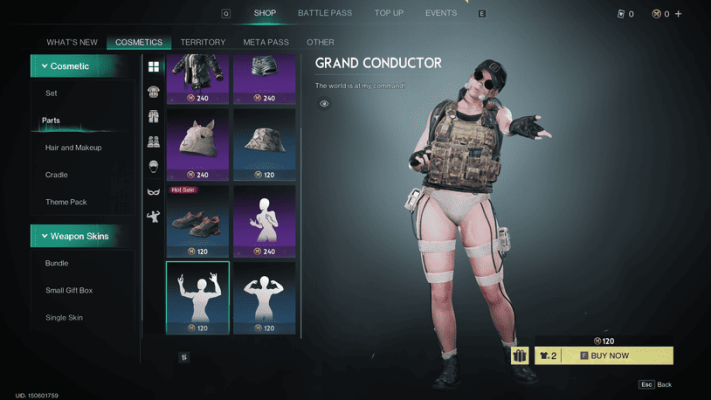Open the Theme Pack category

66,201
